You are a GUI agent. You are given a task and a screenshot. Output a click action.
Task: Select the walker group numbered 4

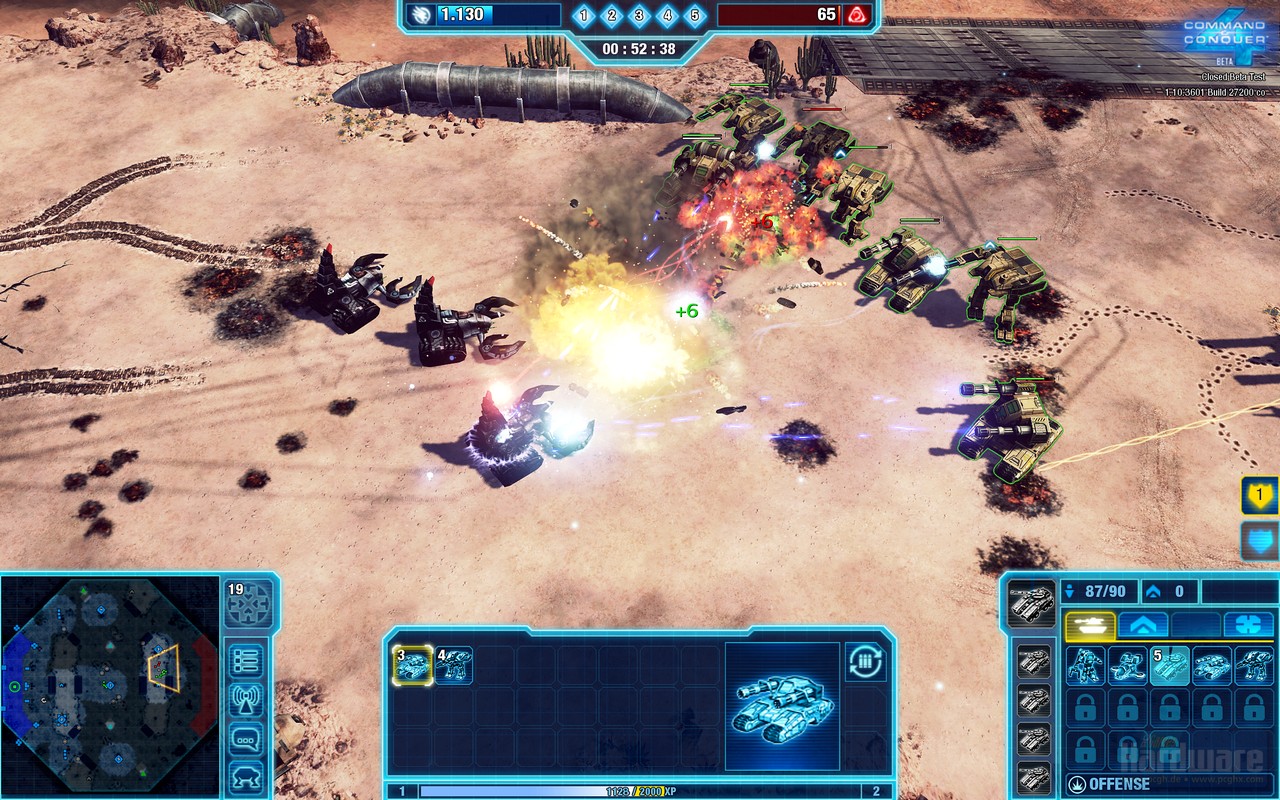453,665
